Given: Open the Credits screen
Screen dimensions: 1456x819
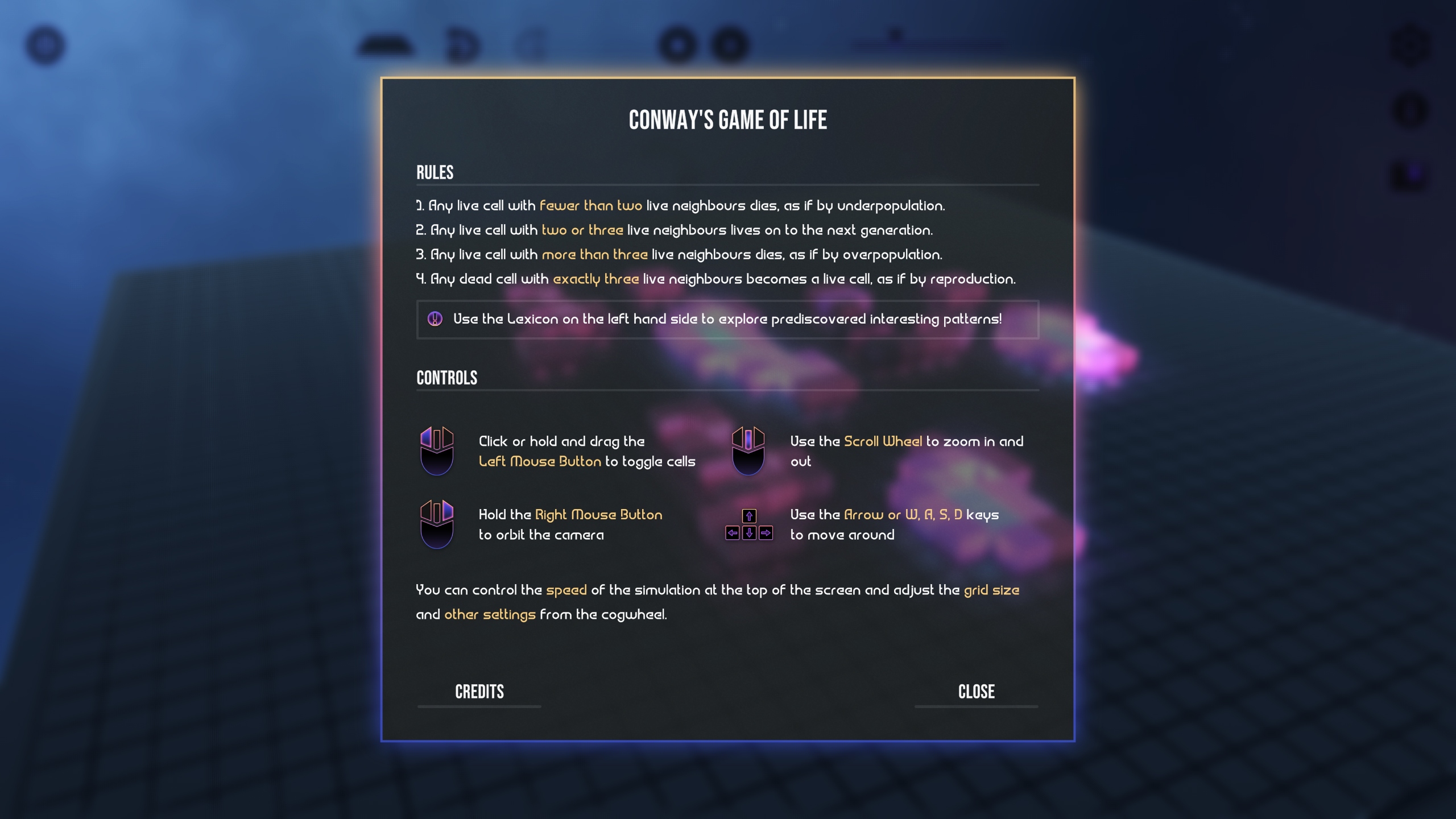Looking at the screenshot, I should point(479,692).
